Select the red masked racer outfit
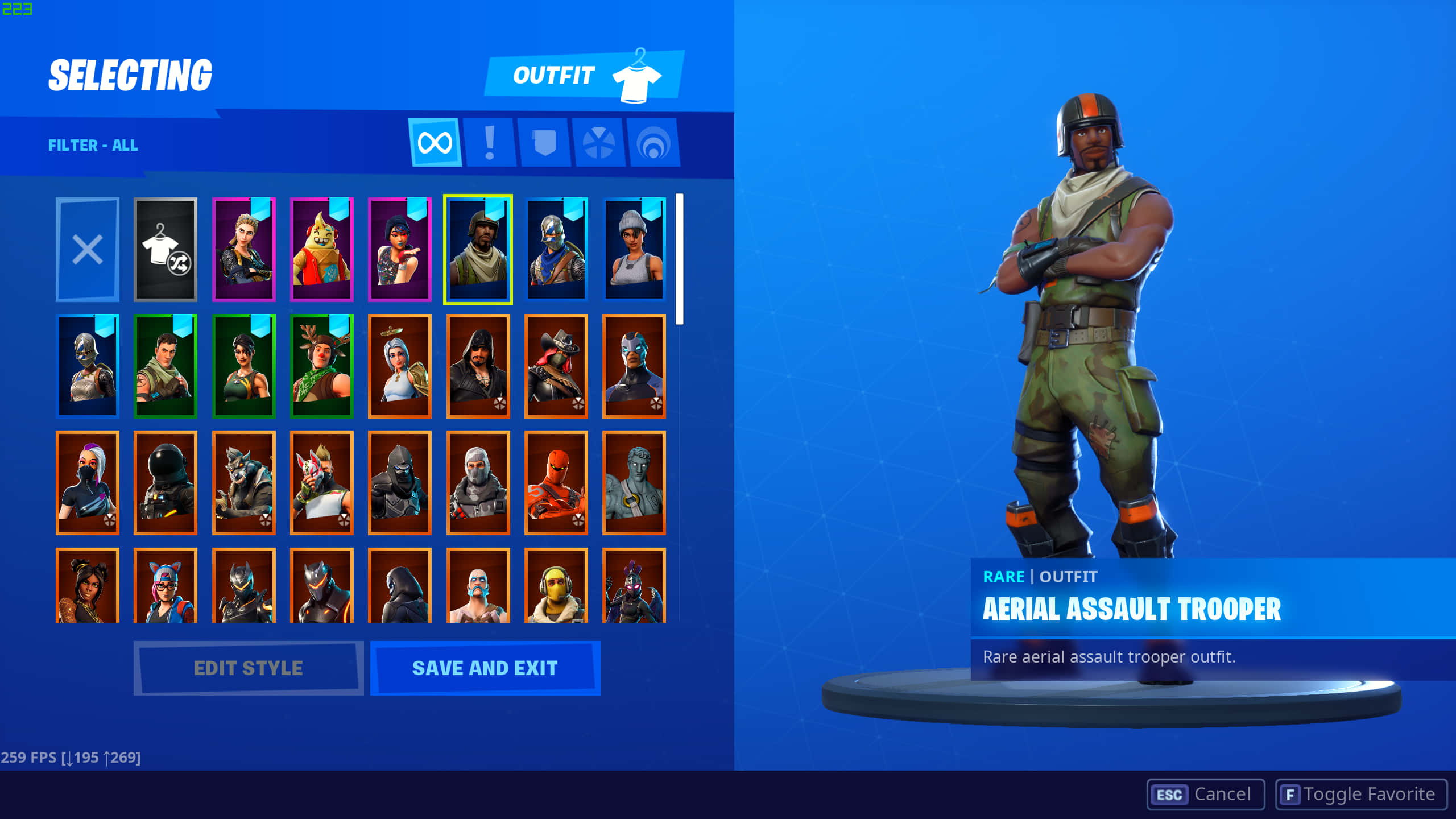Screen dimensions: 1456x819 point(556,483)
